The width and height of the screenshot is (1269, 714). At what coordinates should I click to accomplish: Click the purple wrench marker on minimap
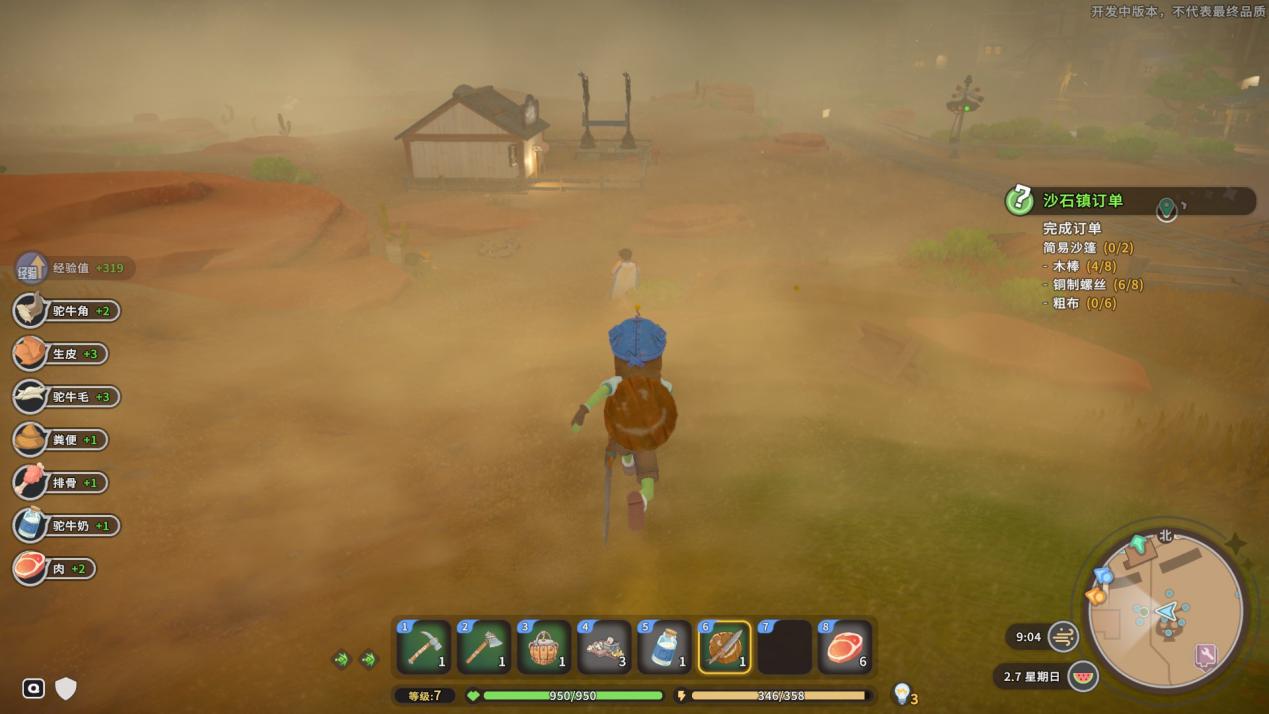point(1206,656)
